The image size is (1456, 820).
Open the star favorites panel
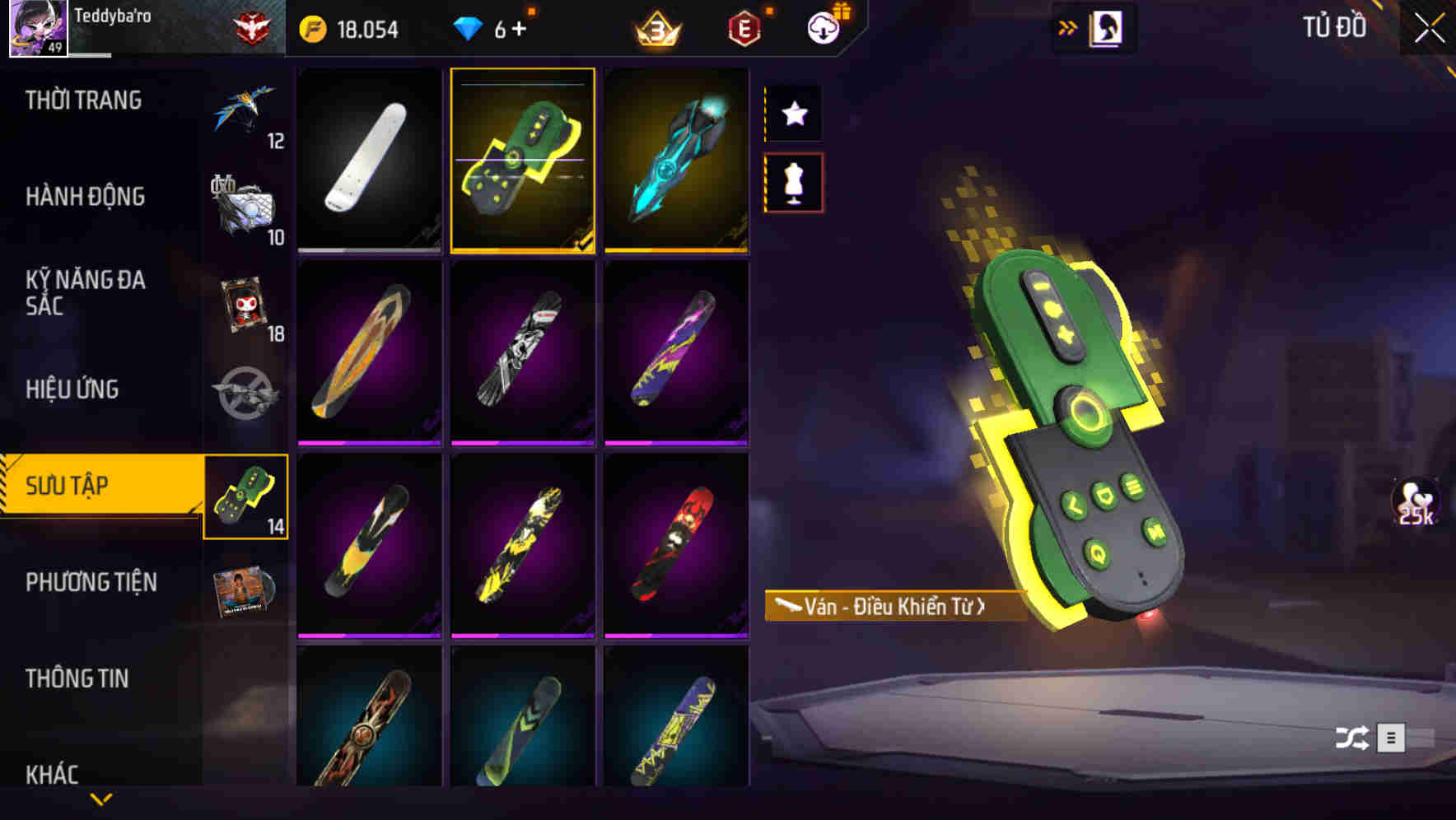pyautogui.click(x=793, y=114)
